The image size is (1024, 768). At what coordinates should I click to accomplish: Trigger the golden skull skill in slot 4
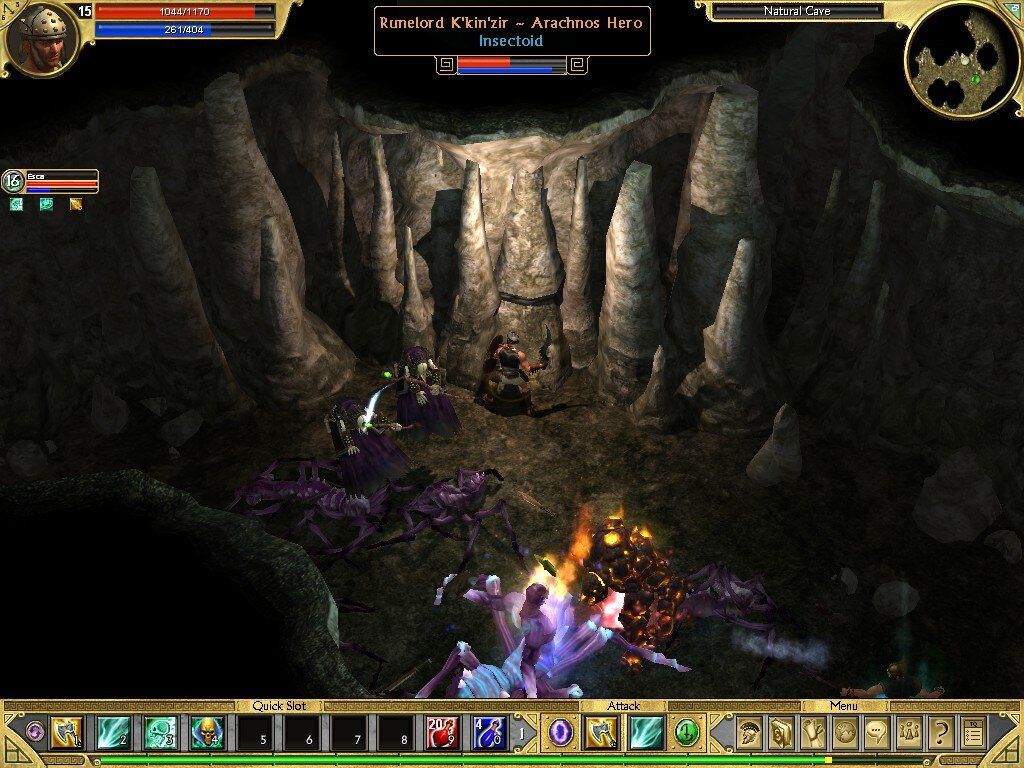tap(206, 733)
